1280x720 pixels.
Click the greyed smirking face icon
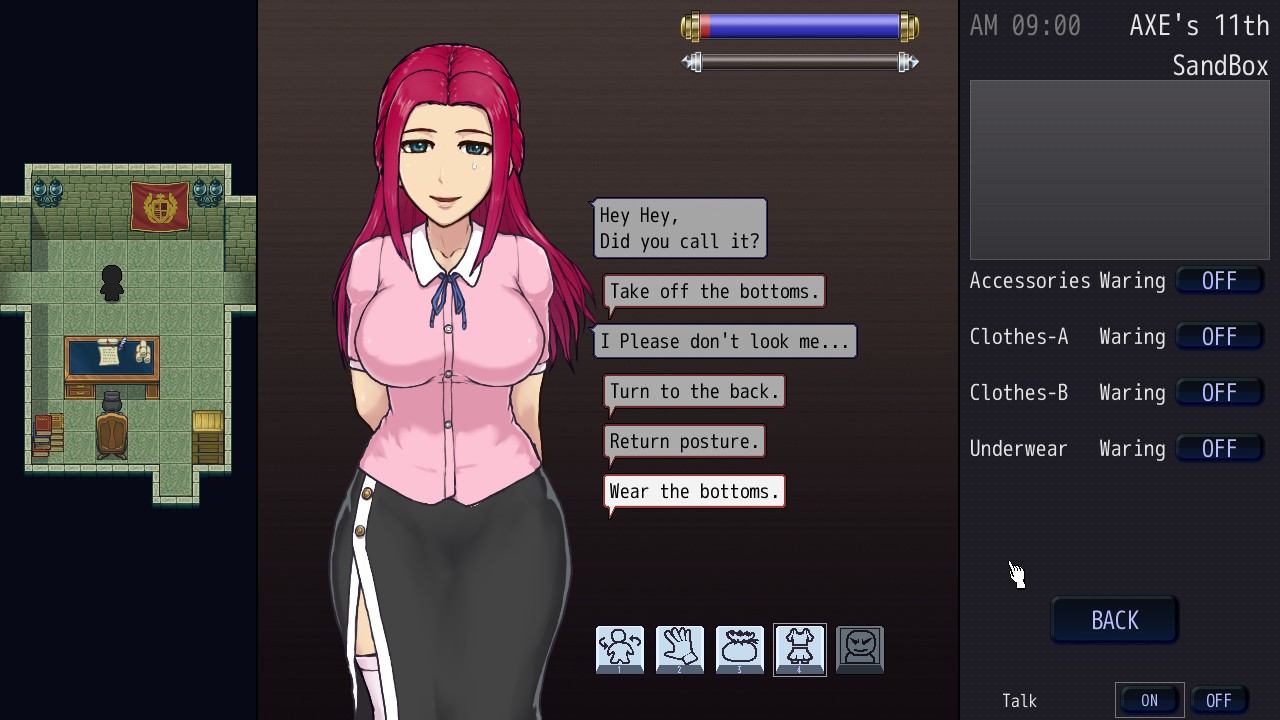click(x=860, y=650)
